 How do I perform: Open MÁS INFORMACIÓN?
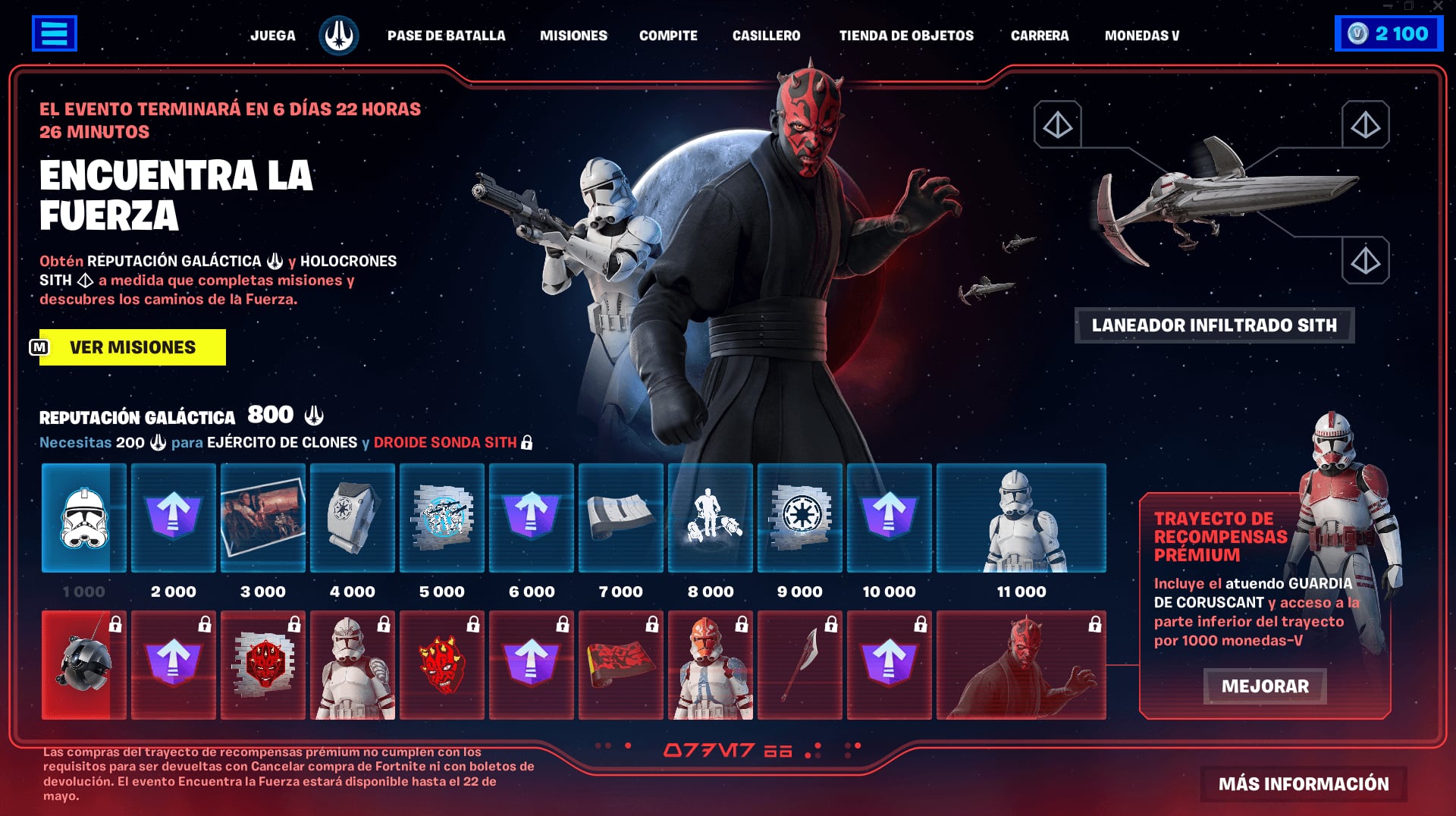[1304, 784]
